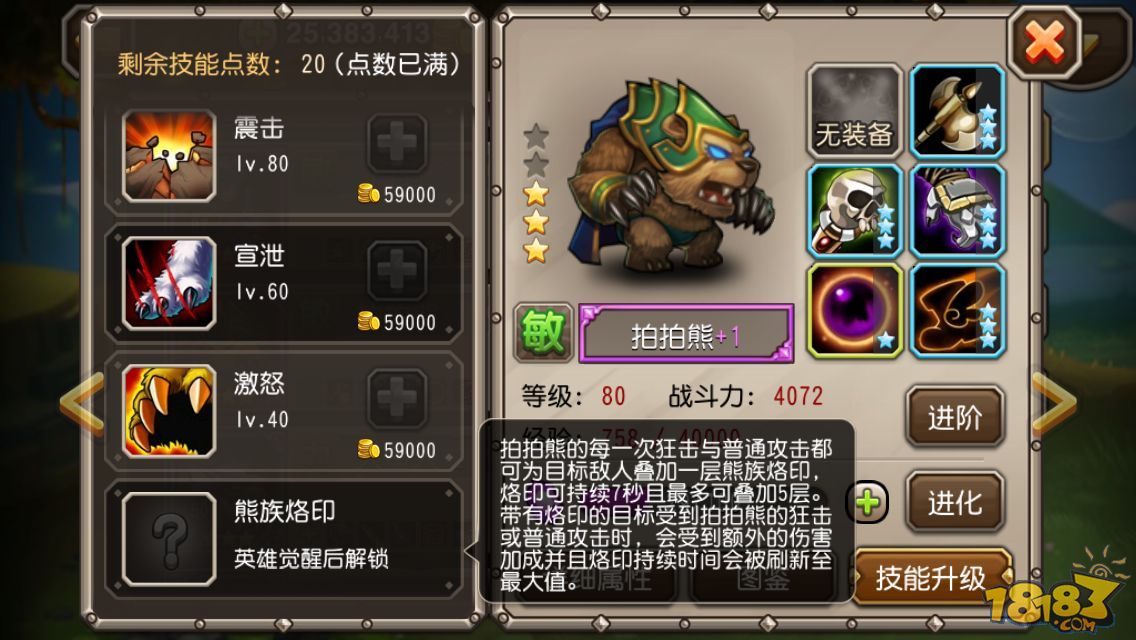
Task: Select the 激怒 skill icon
Action: pyautogui.click(x=169, y=410)
